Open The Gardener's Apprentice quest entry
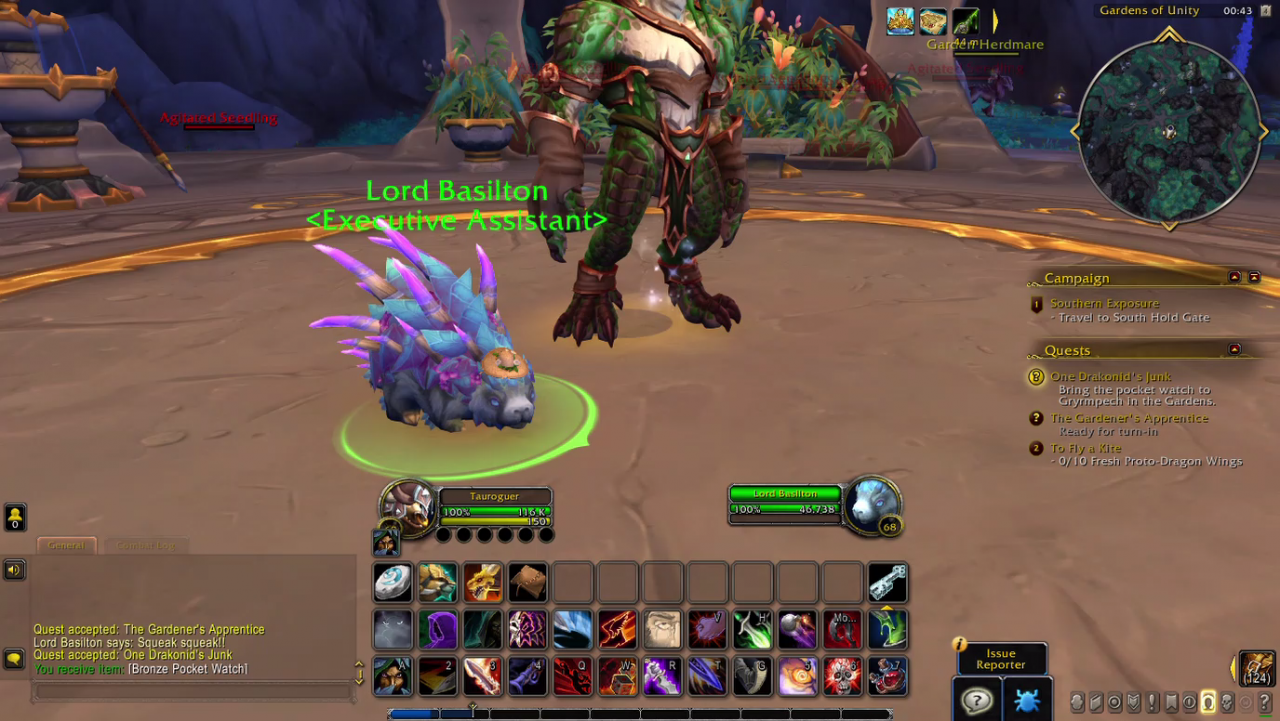 pyautogui.click(x=1129, y=418)
